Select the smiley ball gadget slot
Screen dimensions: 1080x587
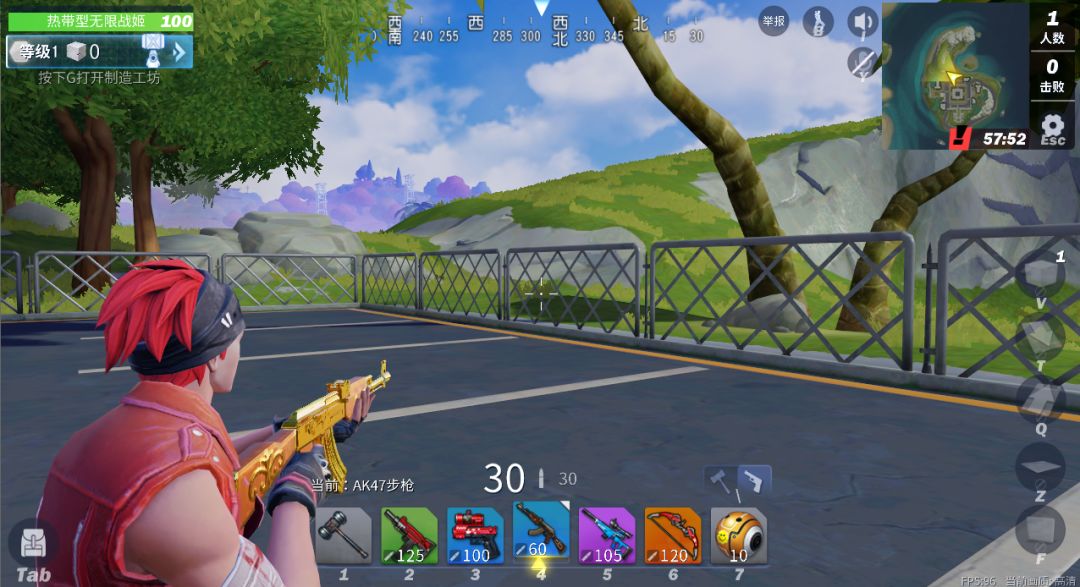(739, 535)
